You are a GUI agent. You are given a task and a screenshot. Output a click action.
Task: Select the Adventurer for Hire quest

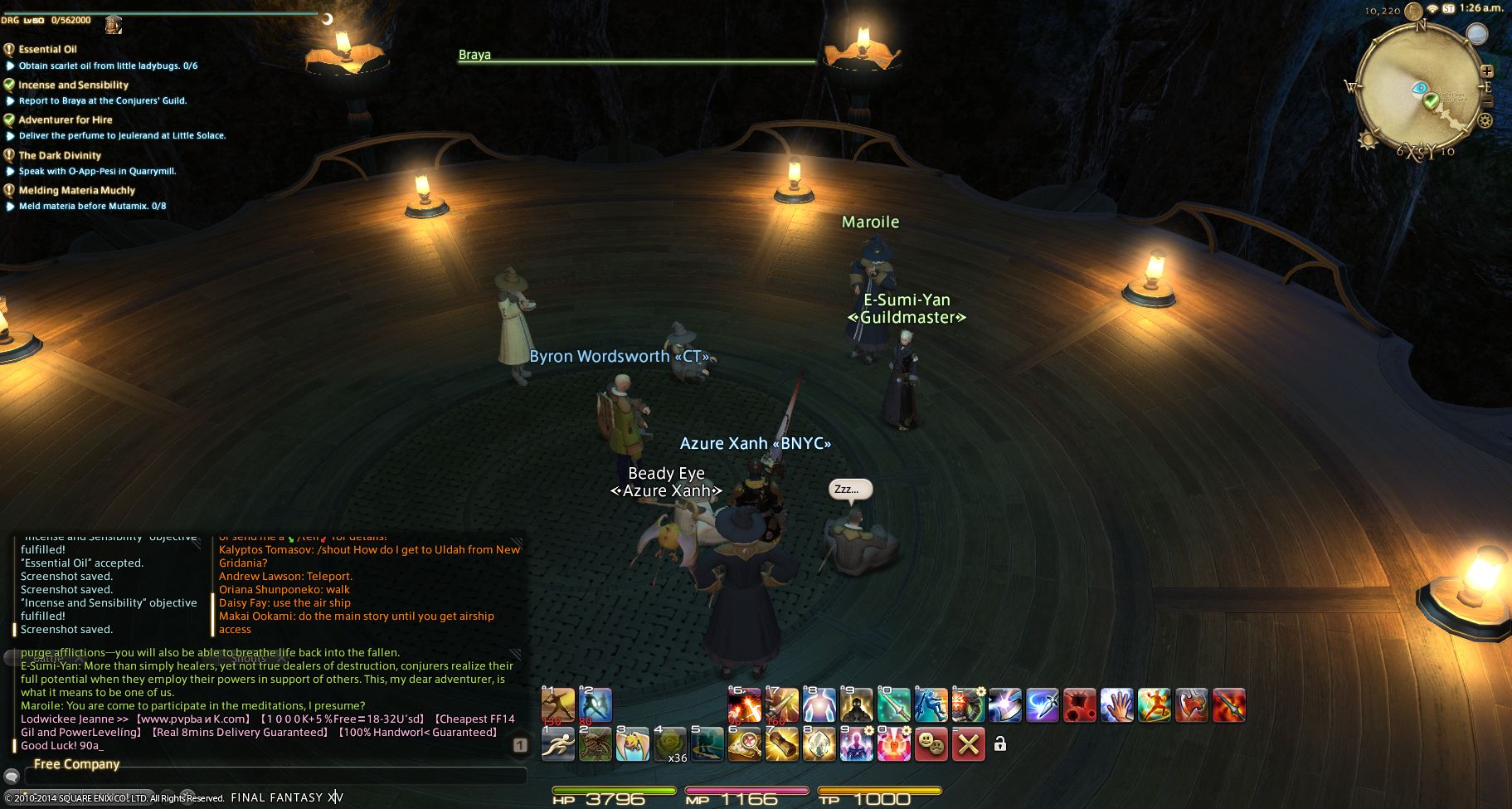point(66,119)
